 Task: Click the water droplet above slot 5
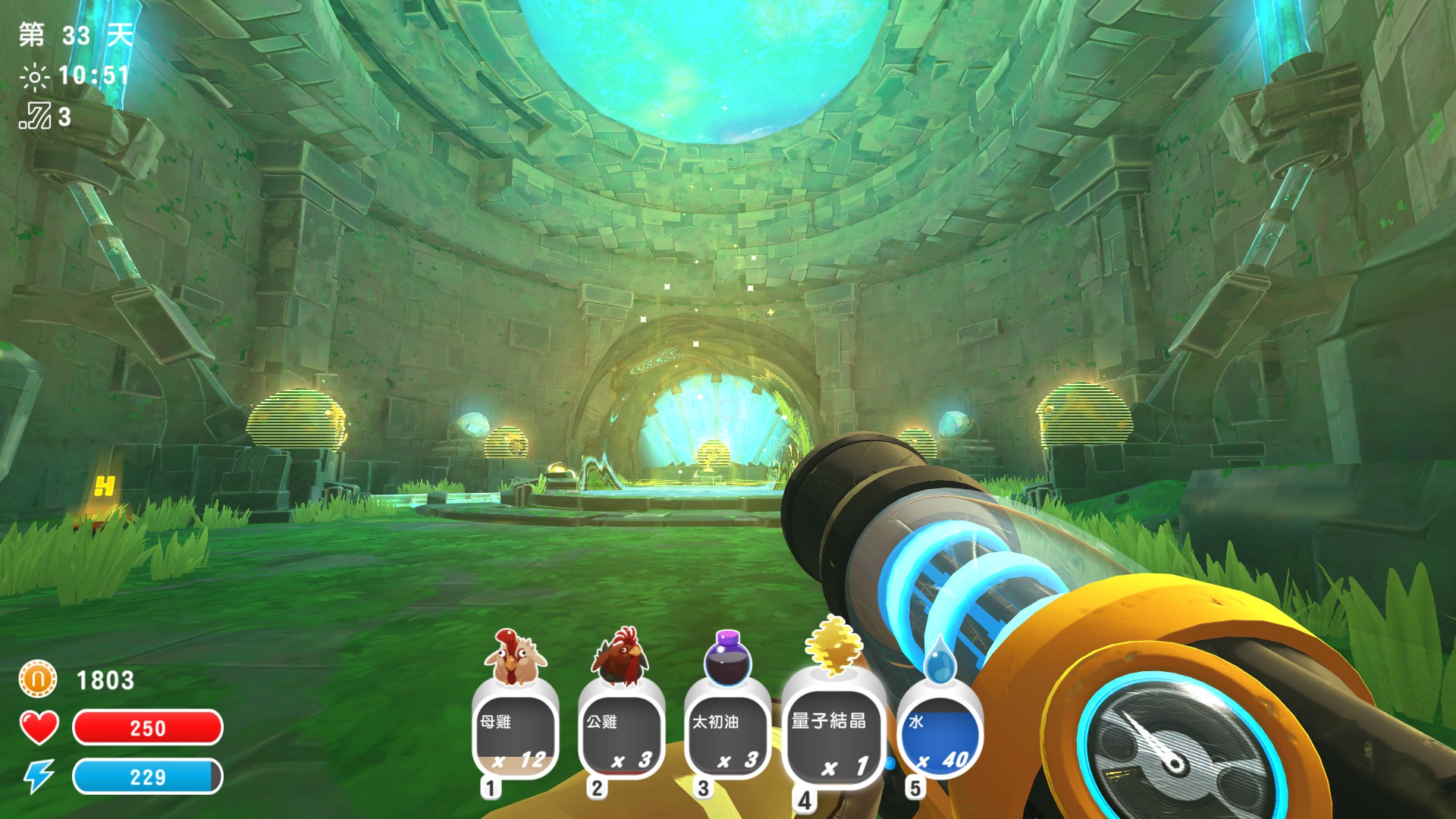pos(940,666)
